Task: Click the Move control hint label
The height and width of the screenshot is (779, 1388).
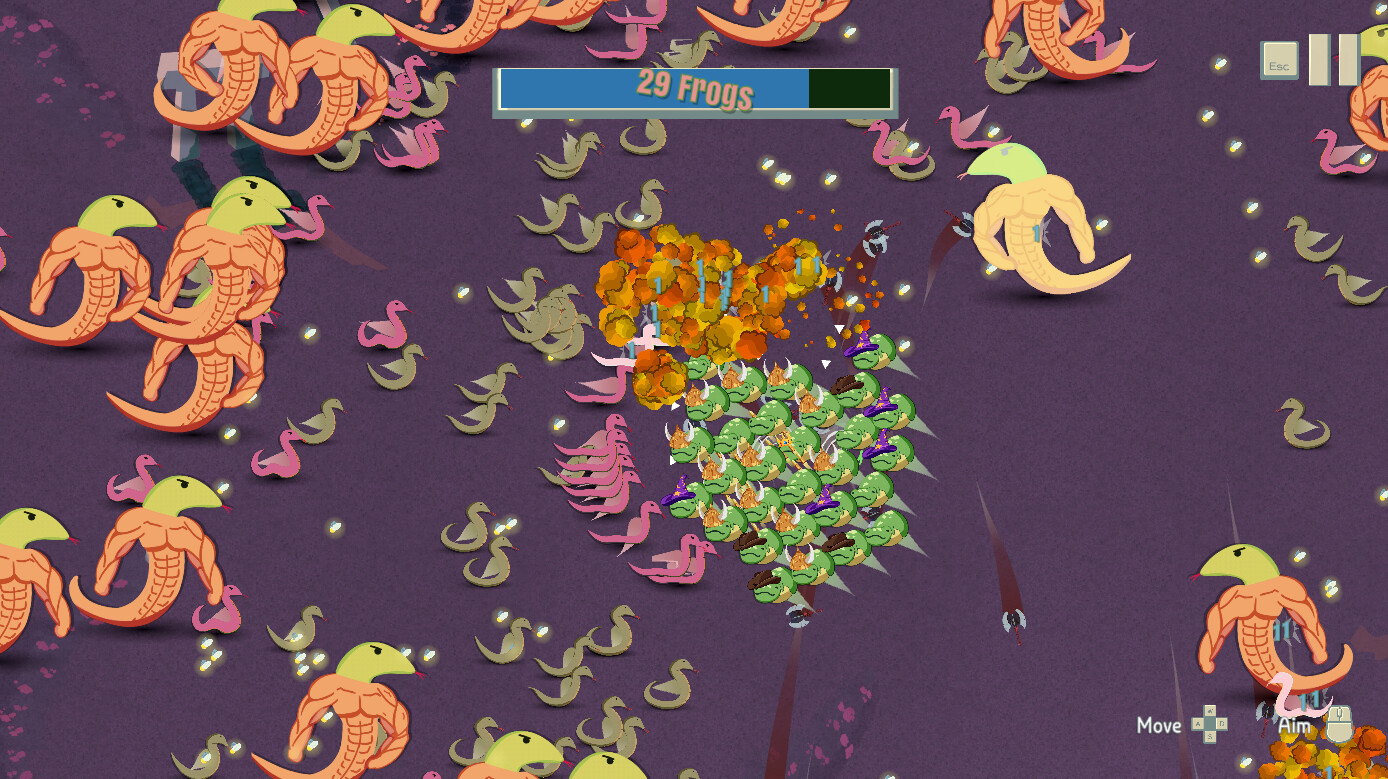Action: tap(1158, 725)
